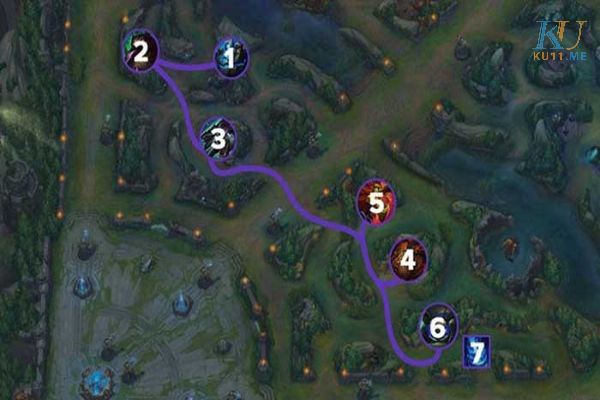Click route marker number 5
The width and height of the screenshot is (600, 400).
pos(376,203)
